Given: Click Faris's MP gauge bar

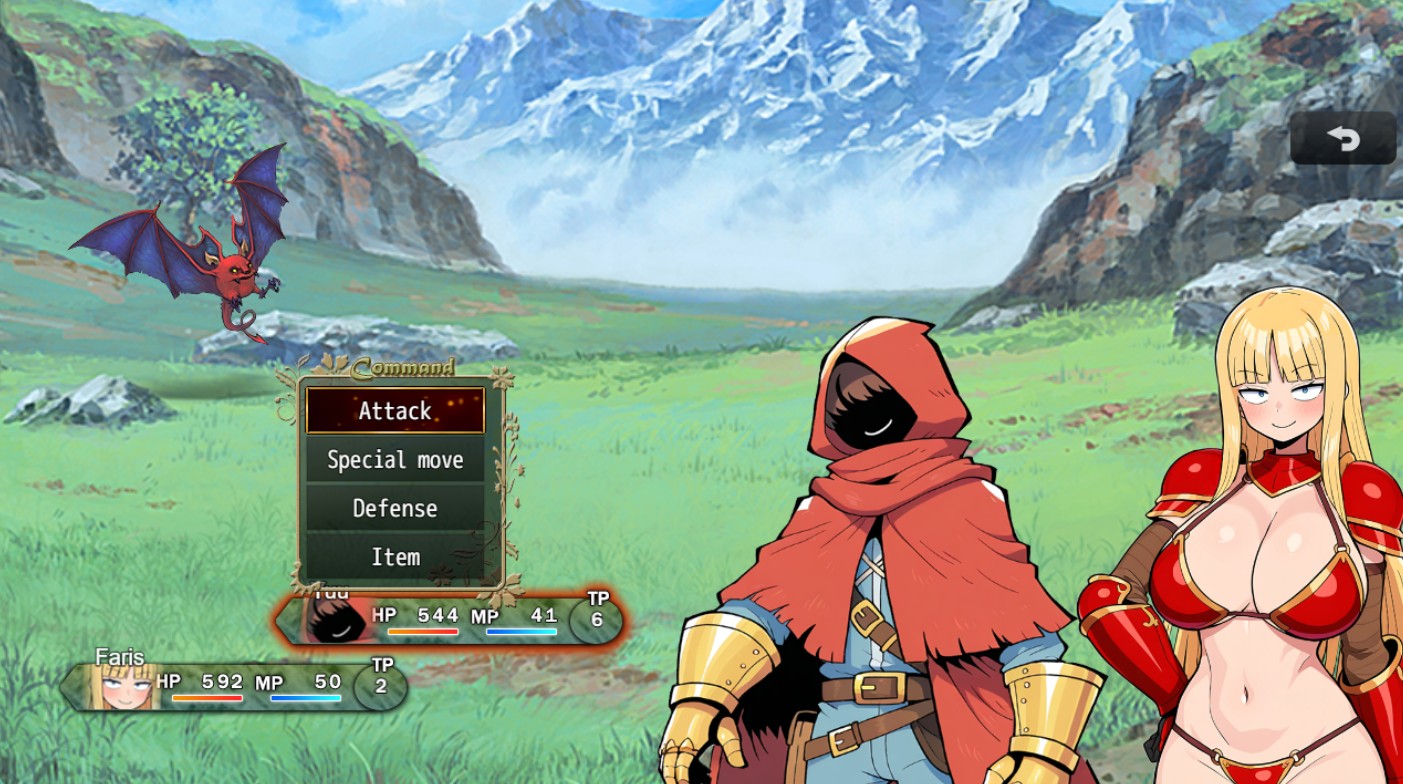Looking at the screenshot, I should click(x=305, y=700).
